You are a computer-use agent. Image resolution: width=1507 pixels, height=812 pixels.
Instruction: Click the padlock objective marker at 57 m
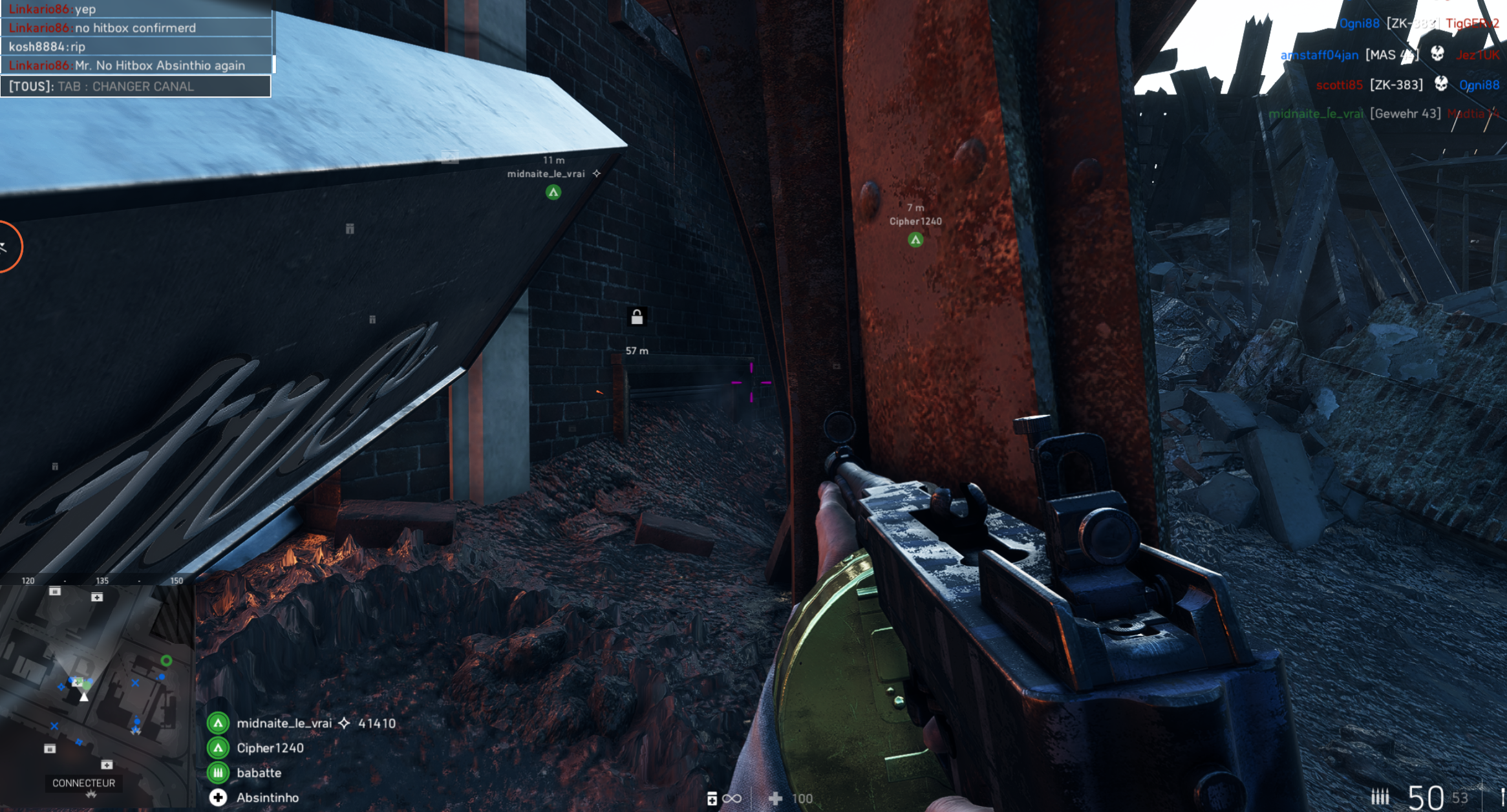637,317
